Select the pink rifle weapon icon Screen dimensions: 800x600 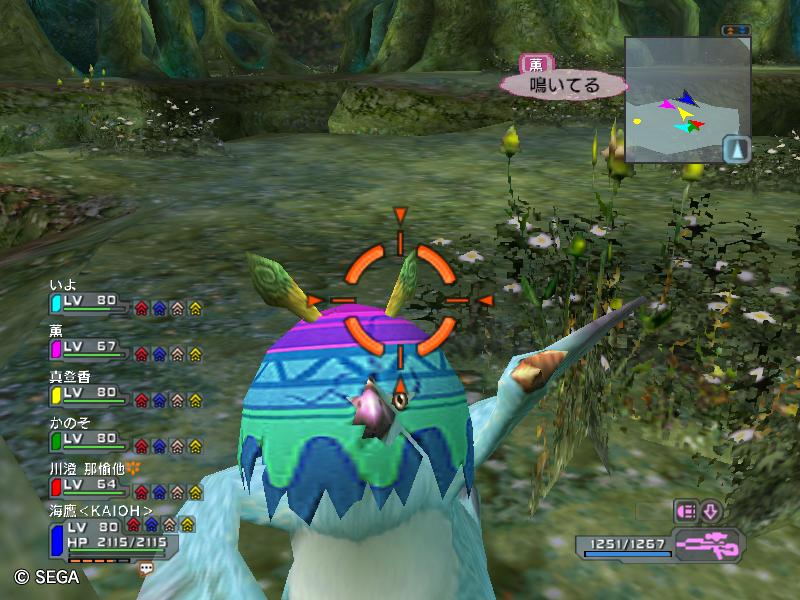coord(708,545)
